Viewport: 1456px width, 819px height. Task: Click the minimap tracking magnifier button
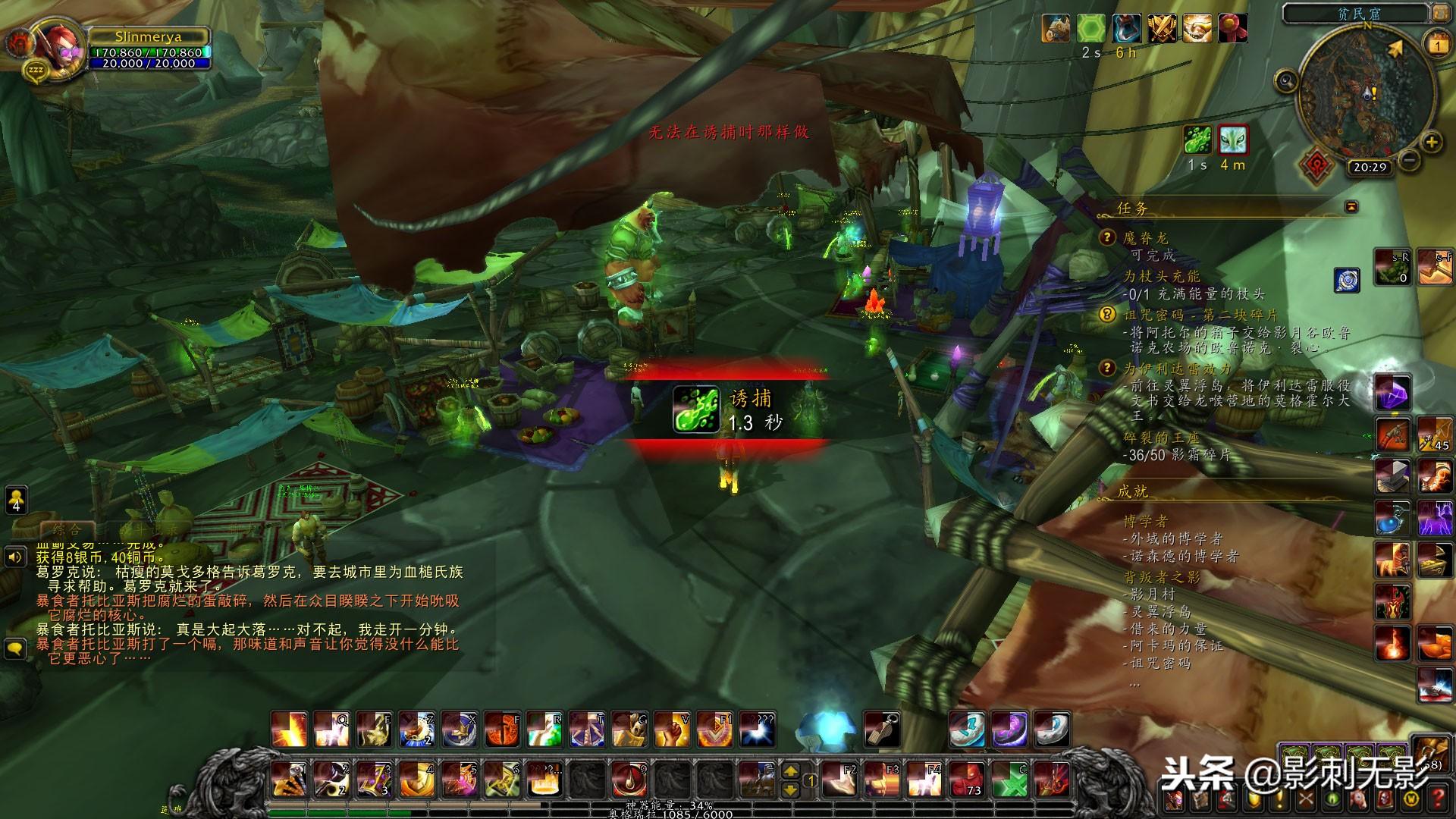(1286, 80)
